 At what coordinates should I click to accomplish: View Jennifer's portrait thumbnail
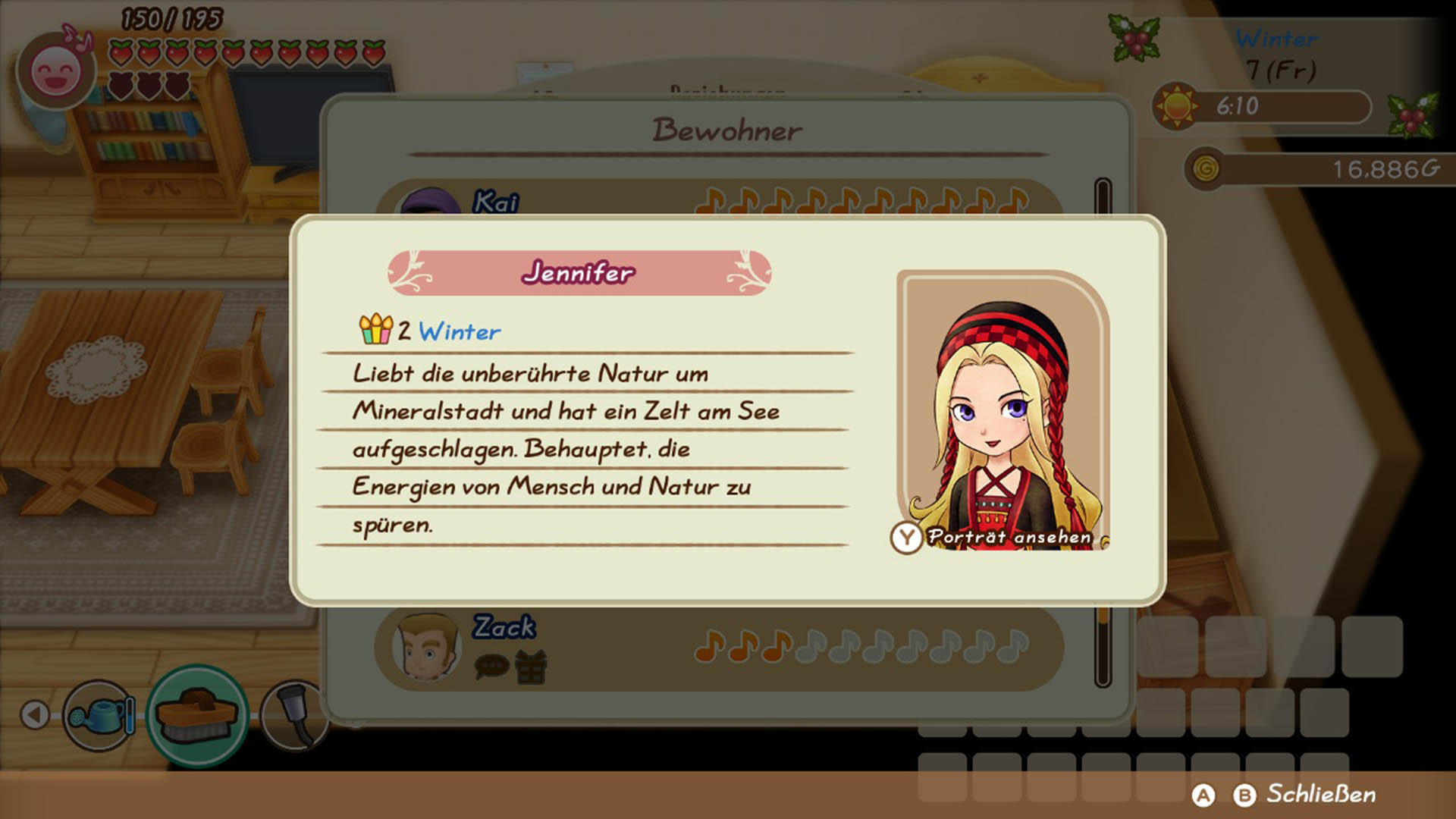[1003, 409]
